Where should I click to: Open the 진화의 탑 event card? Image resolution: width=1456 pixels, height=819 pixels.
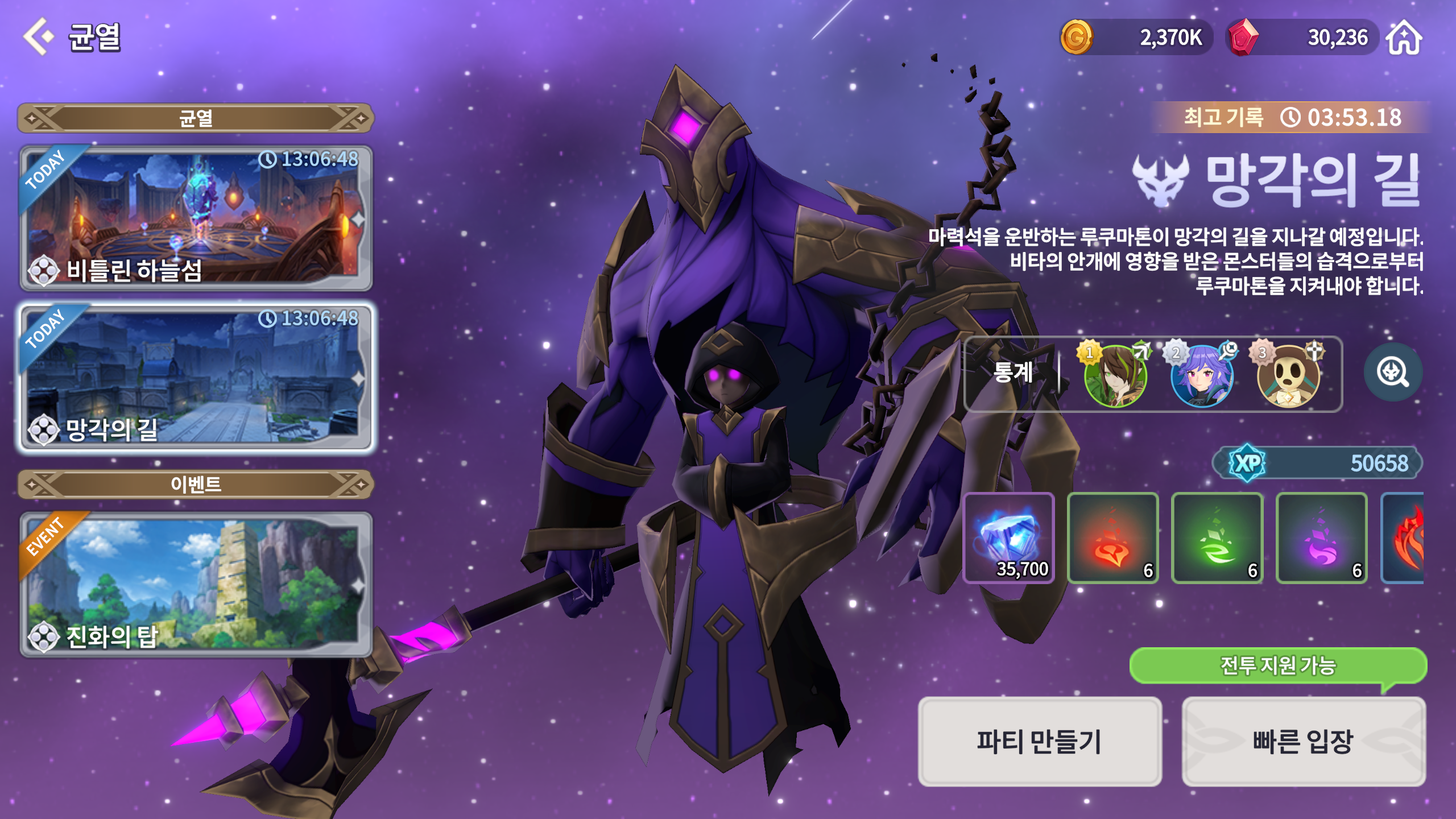[x=196, y=585]
